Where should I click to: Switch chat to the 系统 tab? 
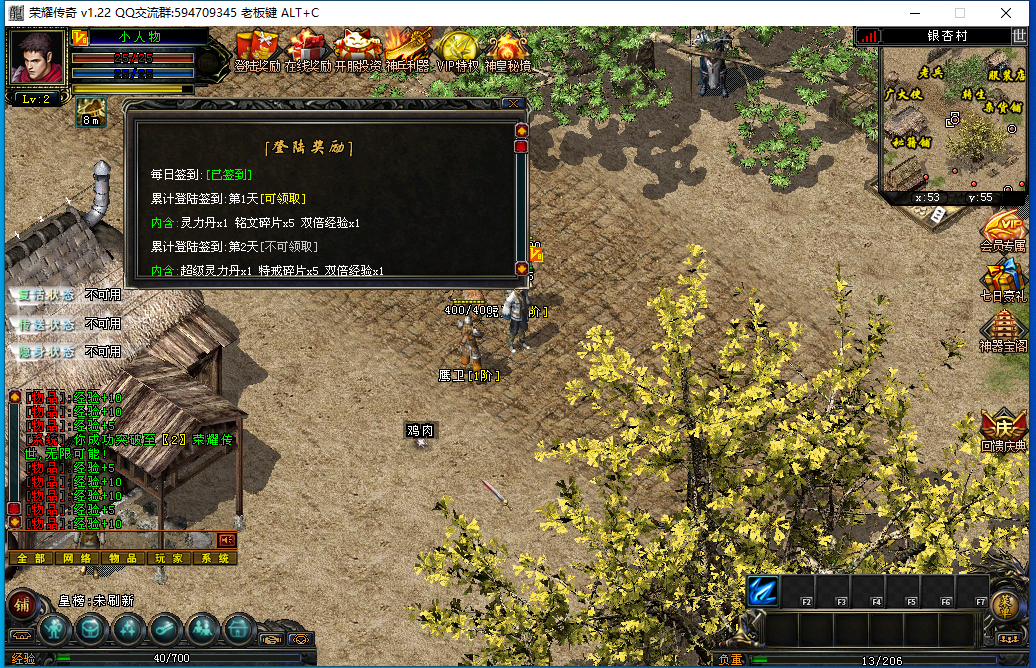pyautogui.click(x=215, y=558)
